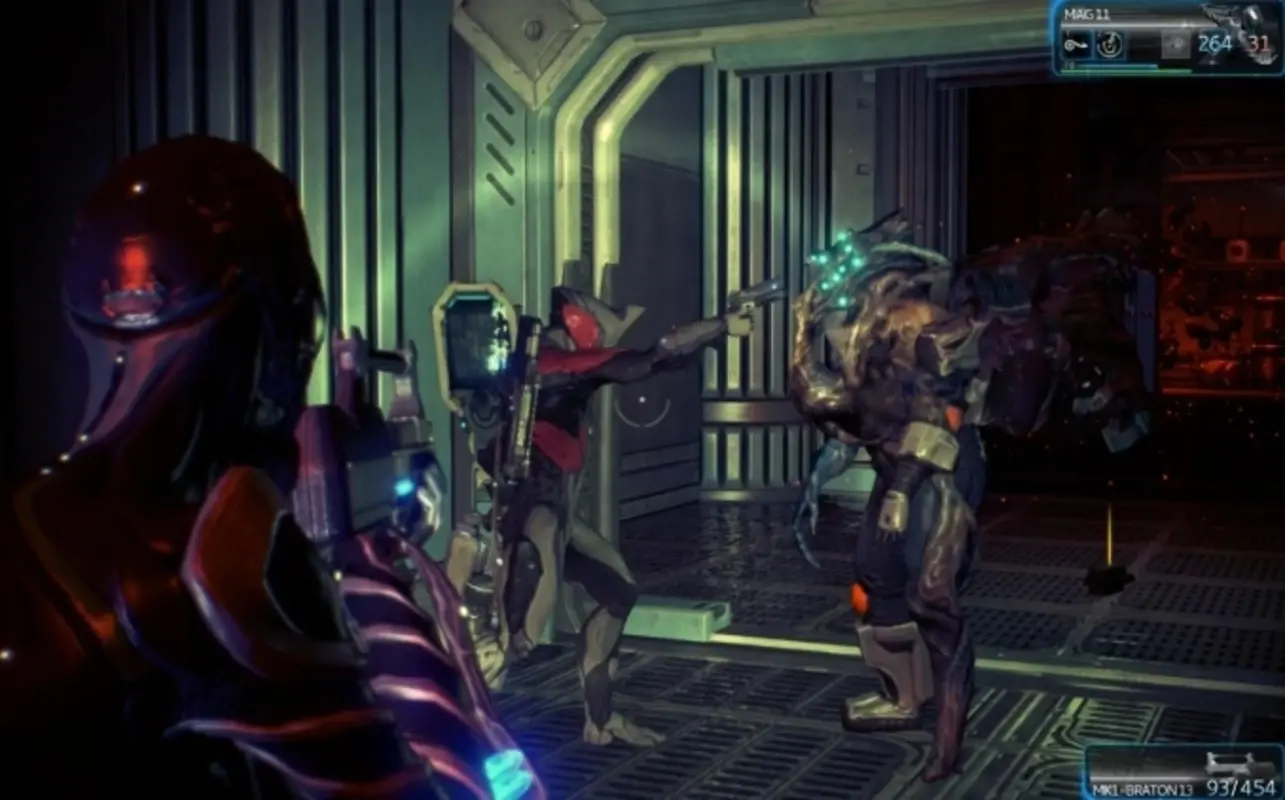Select Mag's Pull ability icon
This screenshot has width=1285, height=800.
coord(1076,45)
